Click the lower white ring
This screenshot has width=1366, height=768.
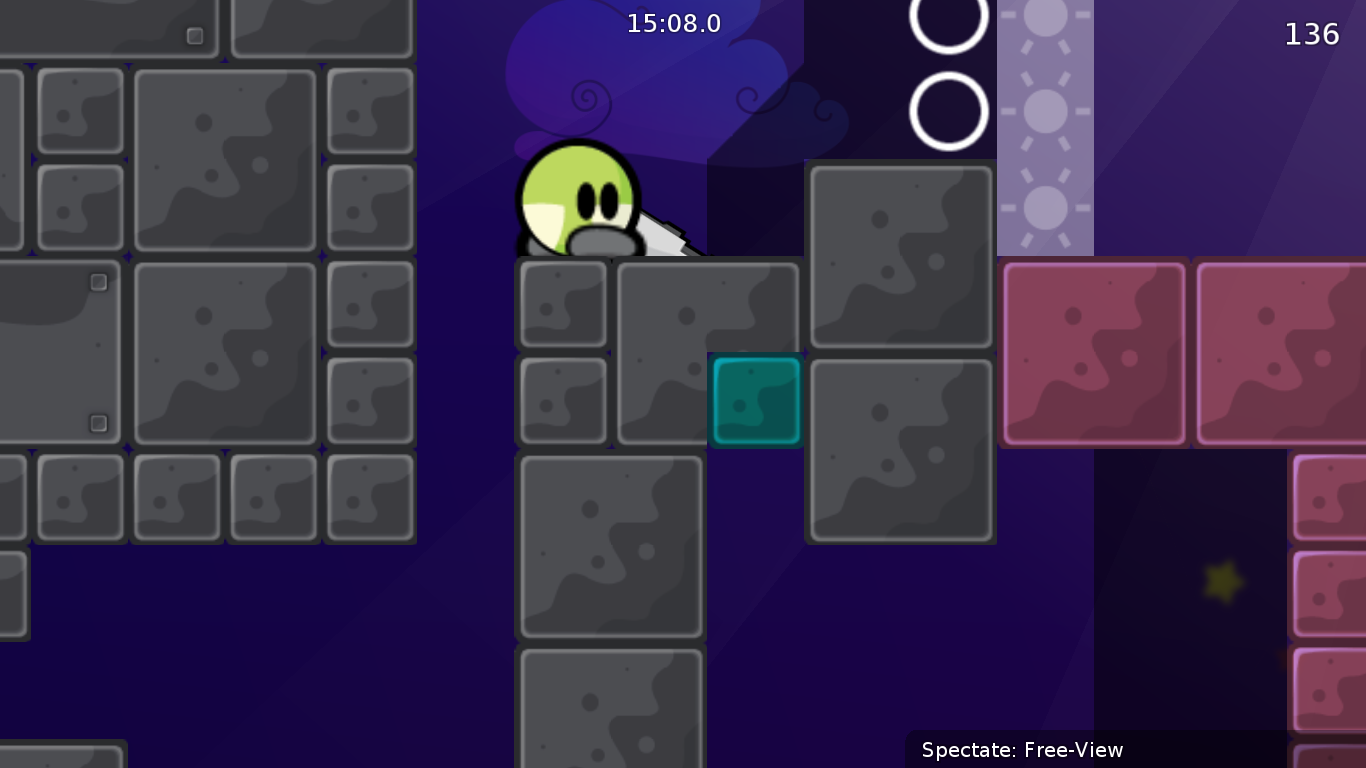pyautogui.click(x=948, y=110)
